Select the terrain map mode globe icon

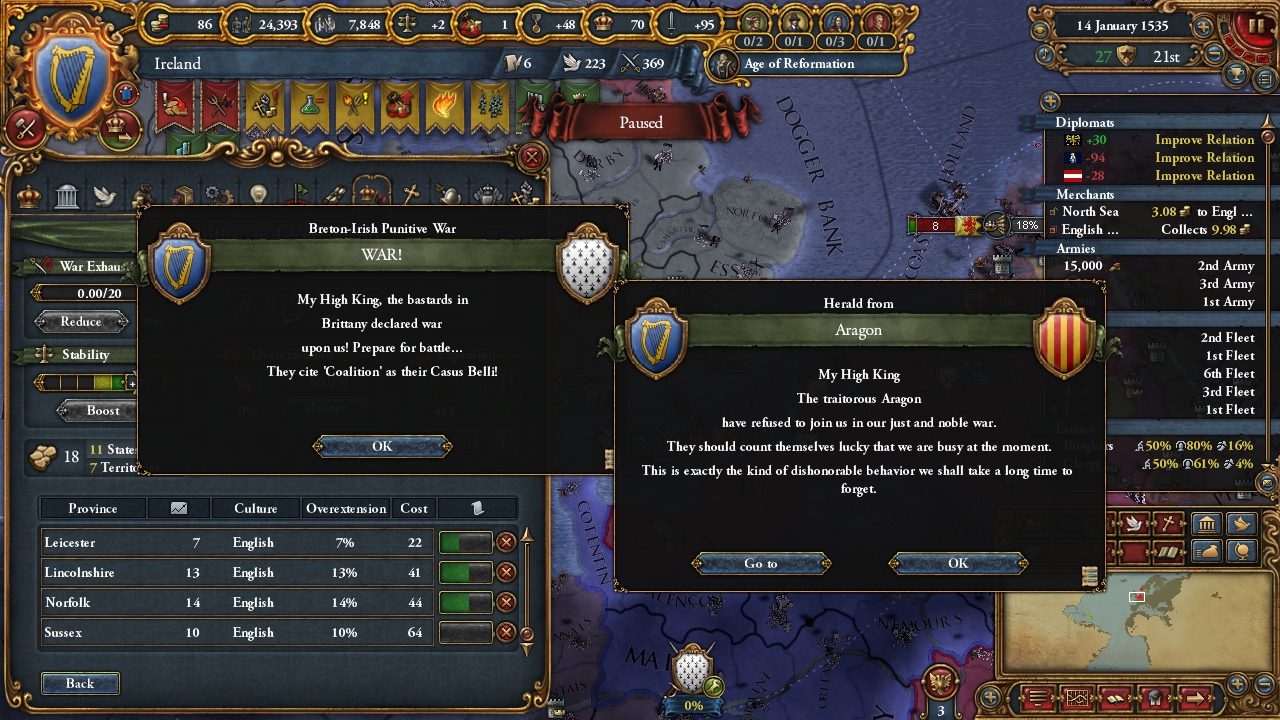tap(1243, 551)
